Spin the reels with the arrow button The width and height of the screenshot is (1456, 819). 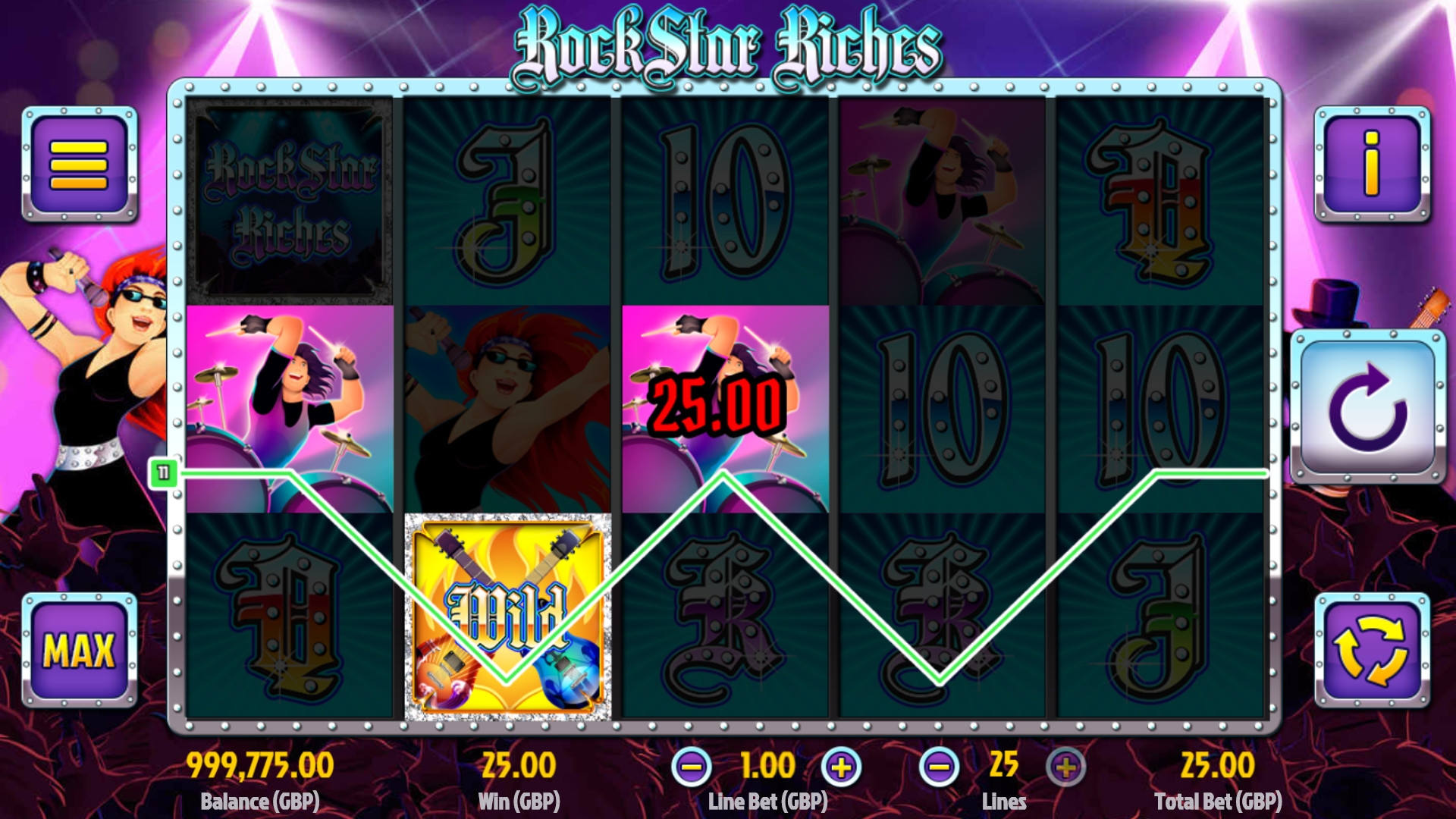1368,407
